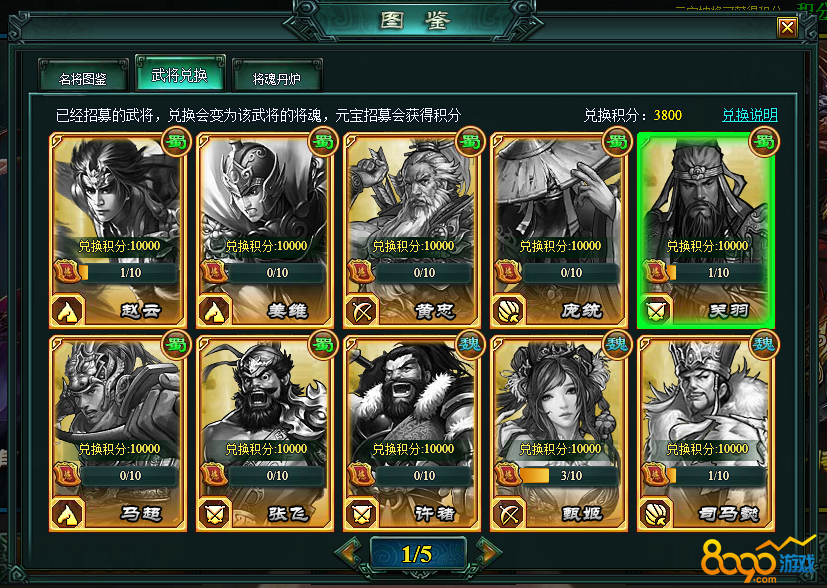Open the 将魂丹炉 tab

[278, 78]
